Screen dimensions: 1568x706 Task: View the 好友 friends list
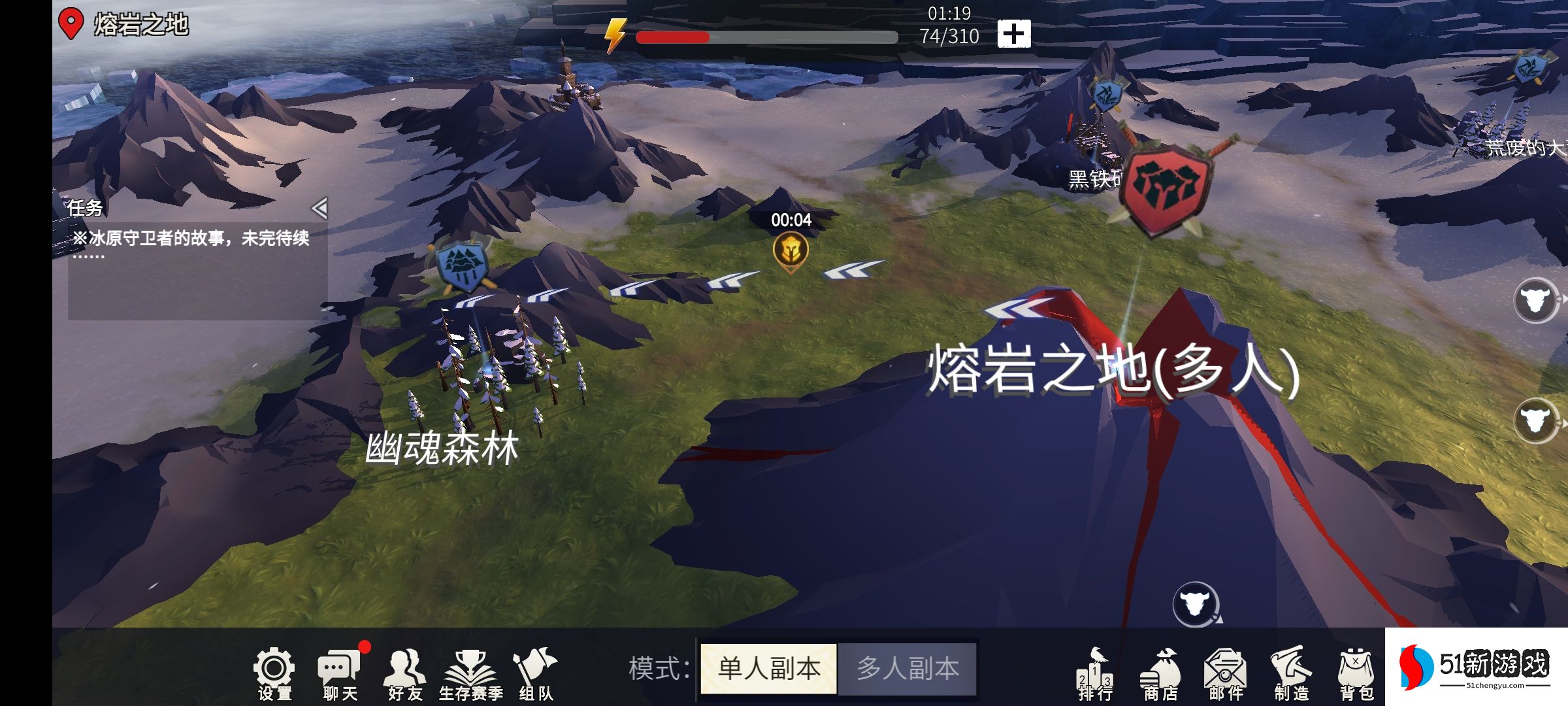(406, 668)
